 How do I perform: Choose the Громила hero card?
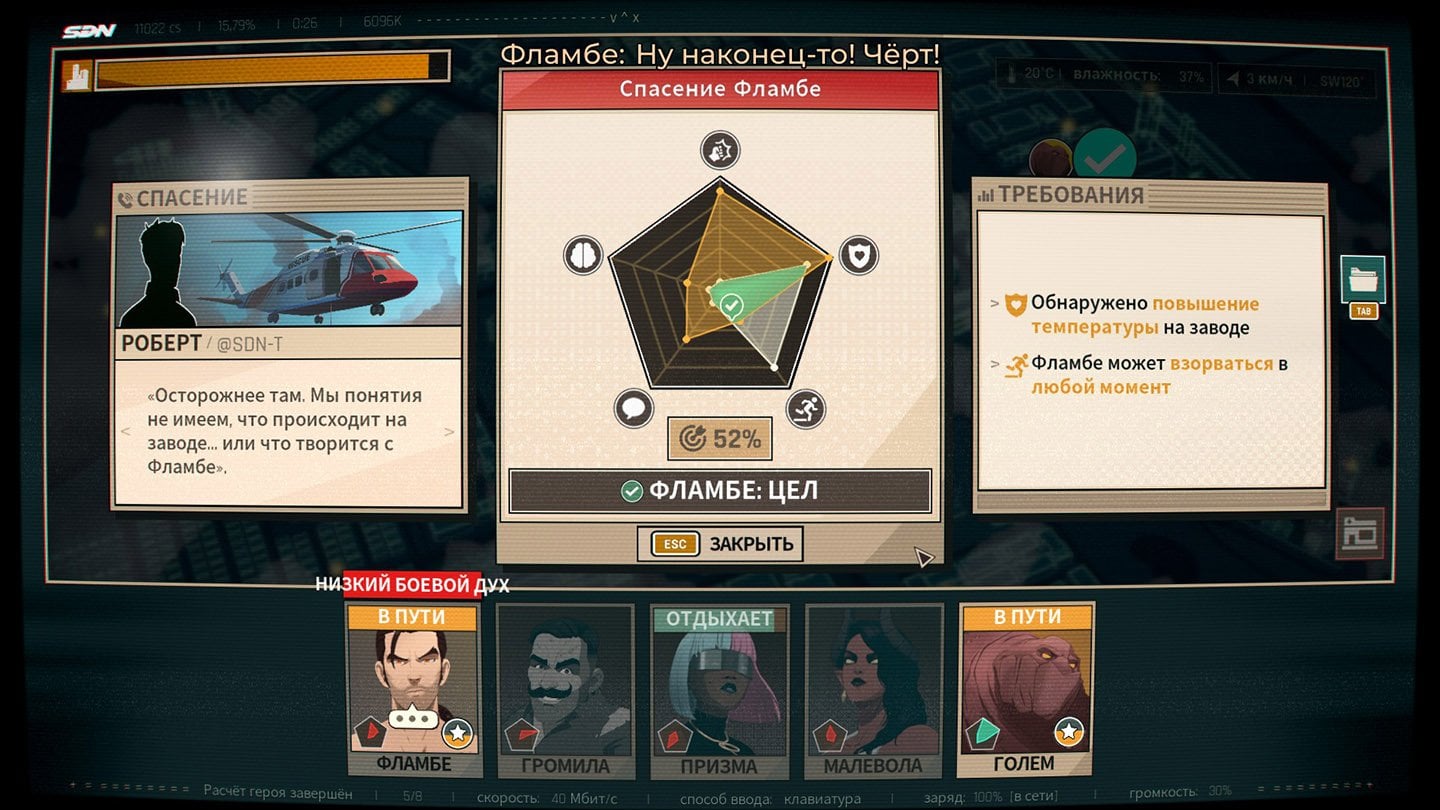point(566,692)
